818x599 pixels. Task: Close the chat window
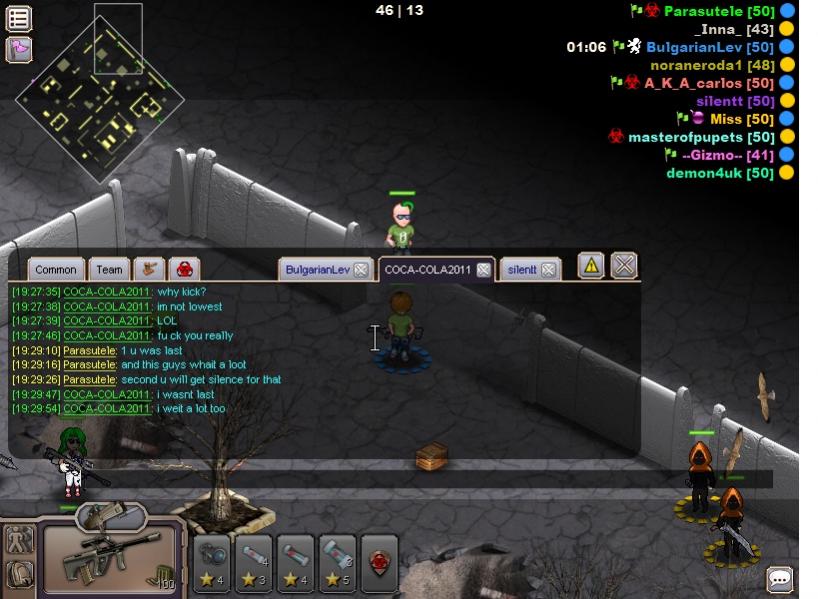[x=624, y=265]
